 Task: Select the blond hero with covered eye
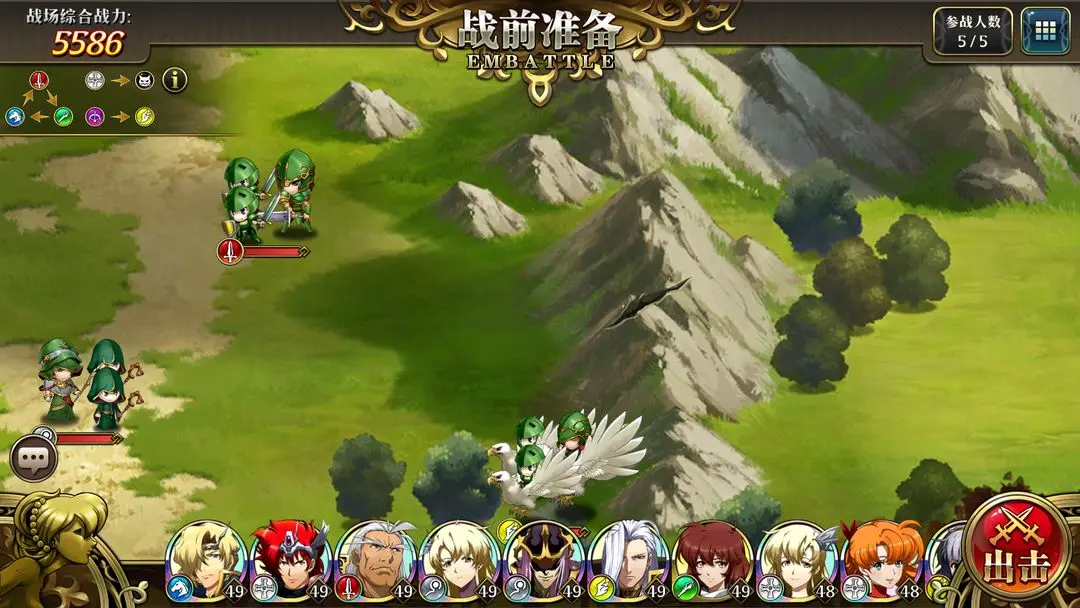pyautogui.click(x=205, y=560)
